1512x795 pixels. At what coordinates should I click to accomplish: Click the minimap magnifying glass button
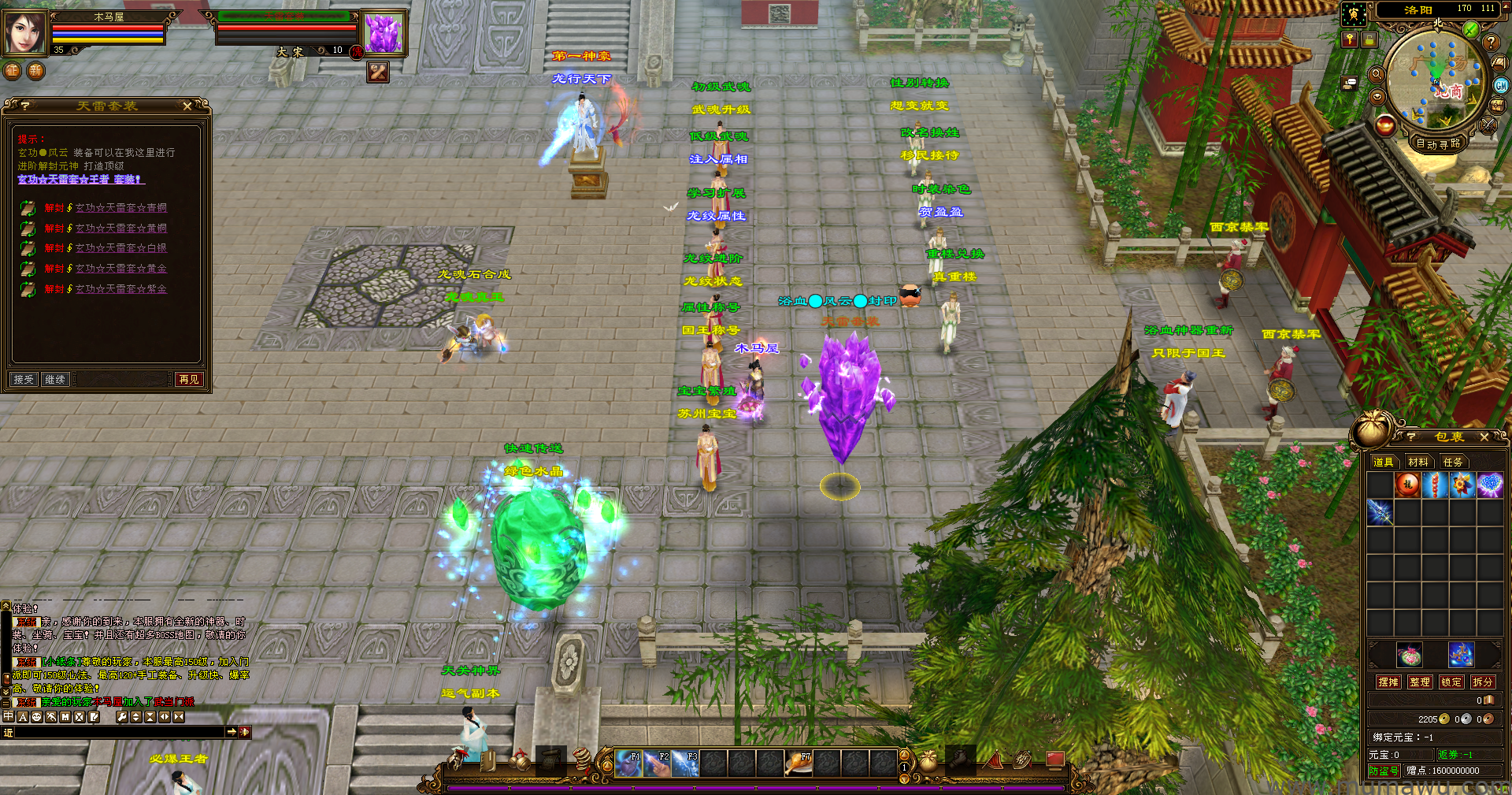point(1377,74)
